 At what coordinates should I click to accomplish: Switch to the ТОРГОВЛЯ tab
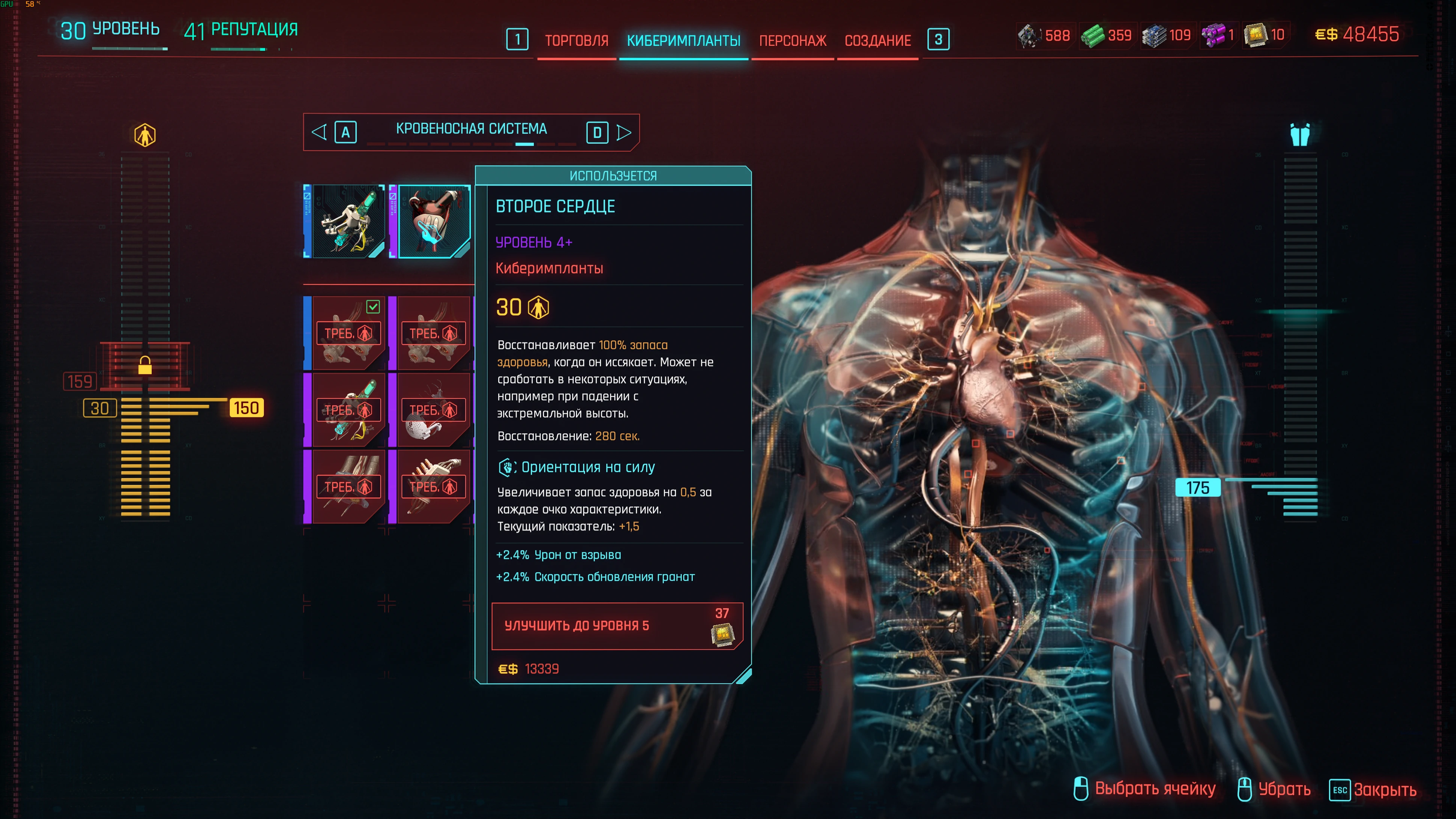click(576, 41)
